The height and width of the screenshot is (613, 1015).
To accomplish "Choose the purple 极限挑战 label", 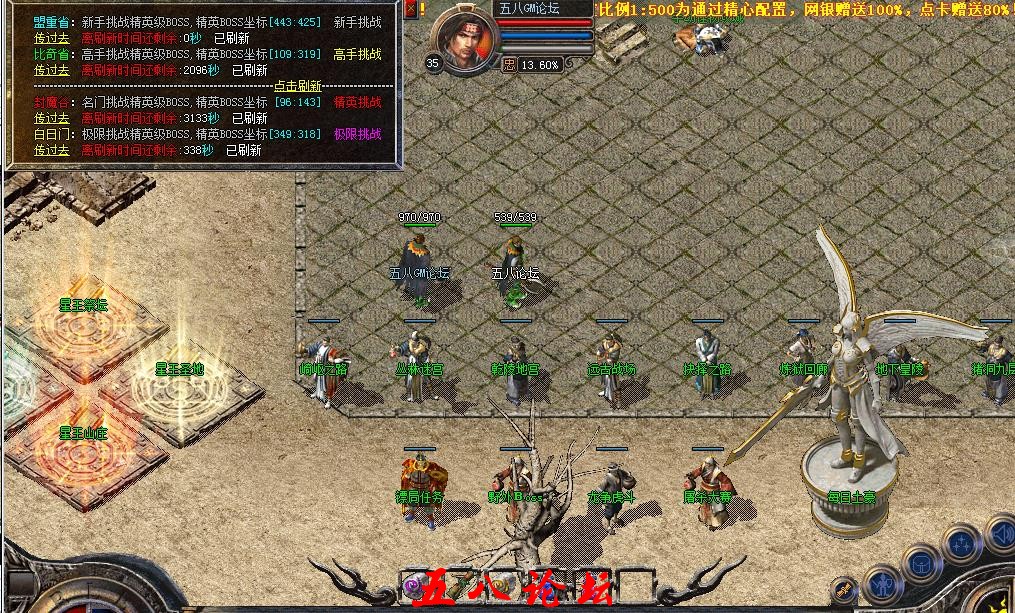I will pyautogui.click(x=357, y=134).
